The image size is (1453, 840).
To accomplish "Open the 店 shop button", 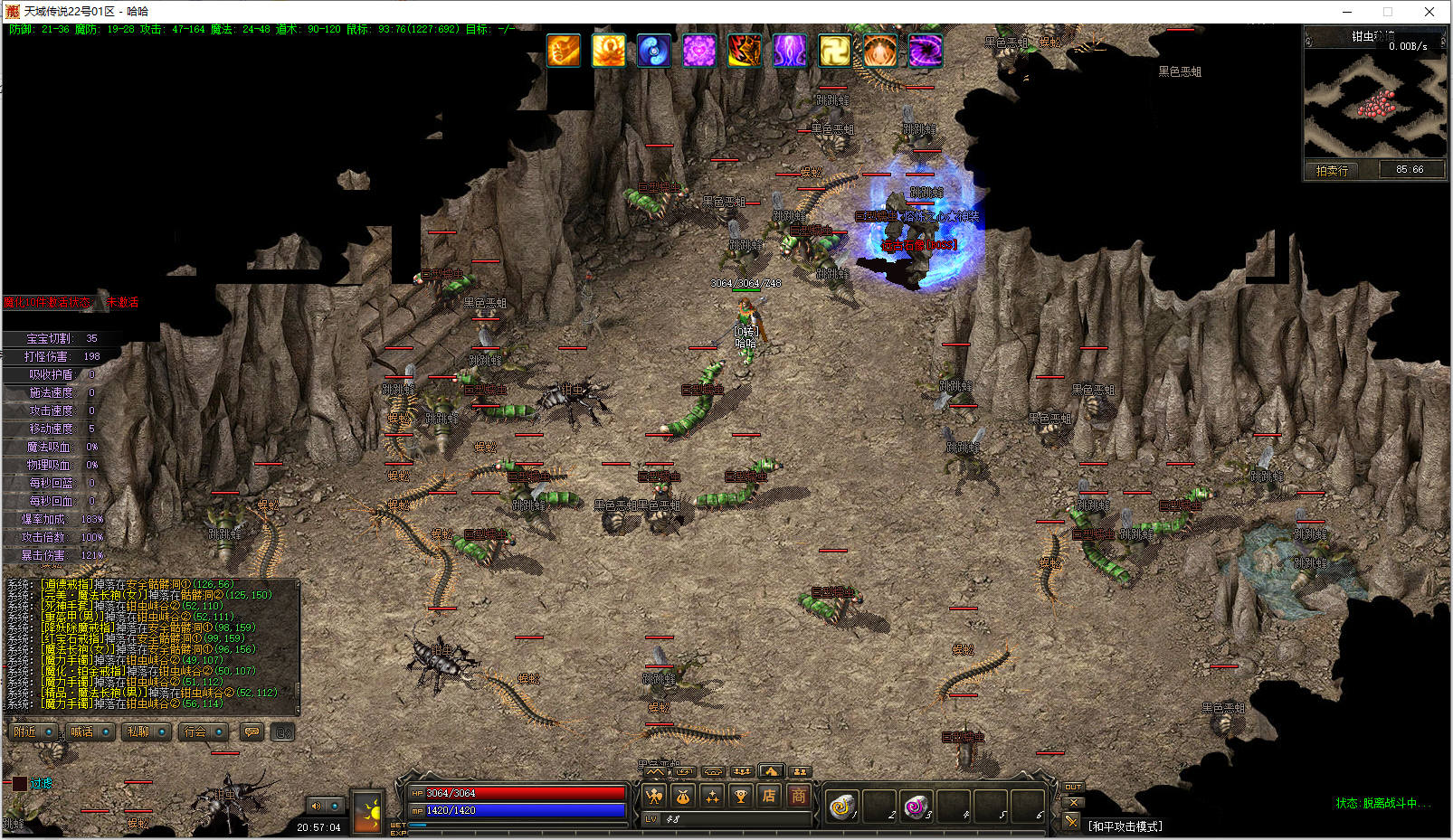I will pyautogui.click(x=769, y=797).
